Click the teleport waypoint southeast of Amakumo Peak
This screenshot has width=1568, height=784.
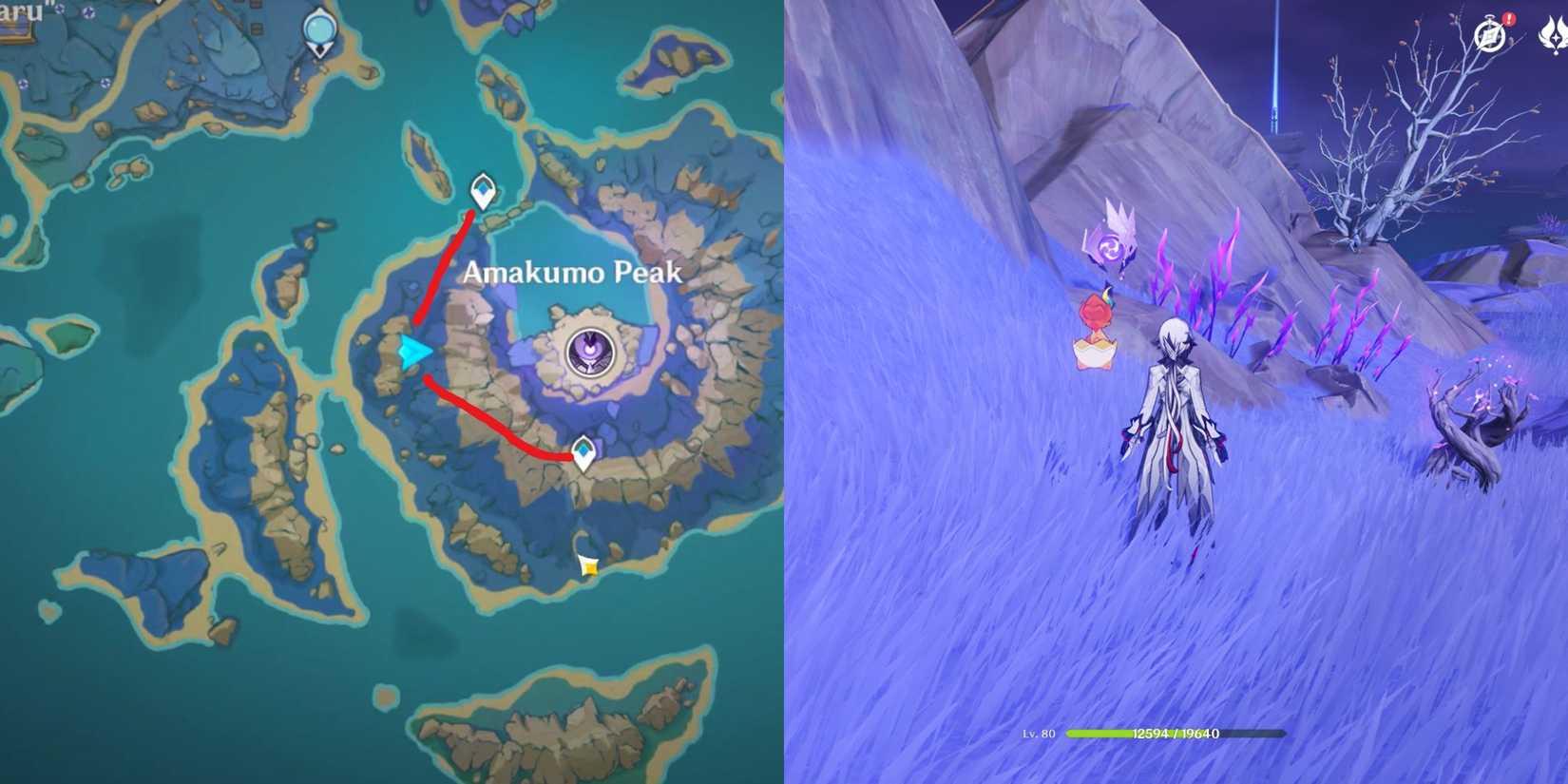(585, 450)
